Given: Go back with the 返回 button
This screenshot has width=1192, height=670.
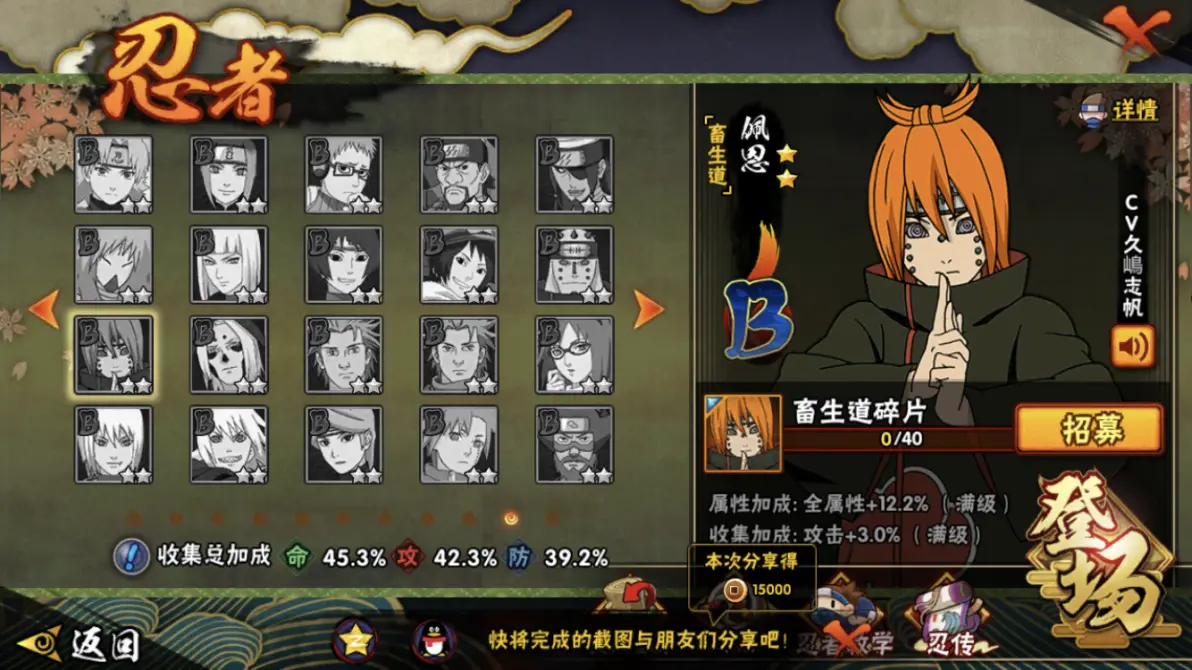Looking at the screenshot, I should tap(78, 643).
